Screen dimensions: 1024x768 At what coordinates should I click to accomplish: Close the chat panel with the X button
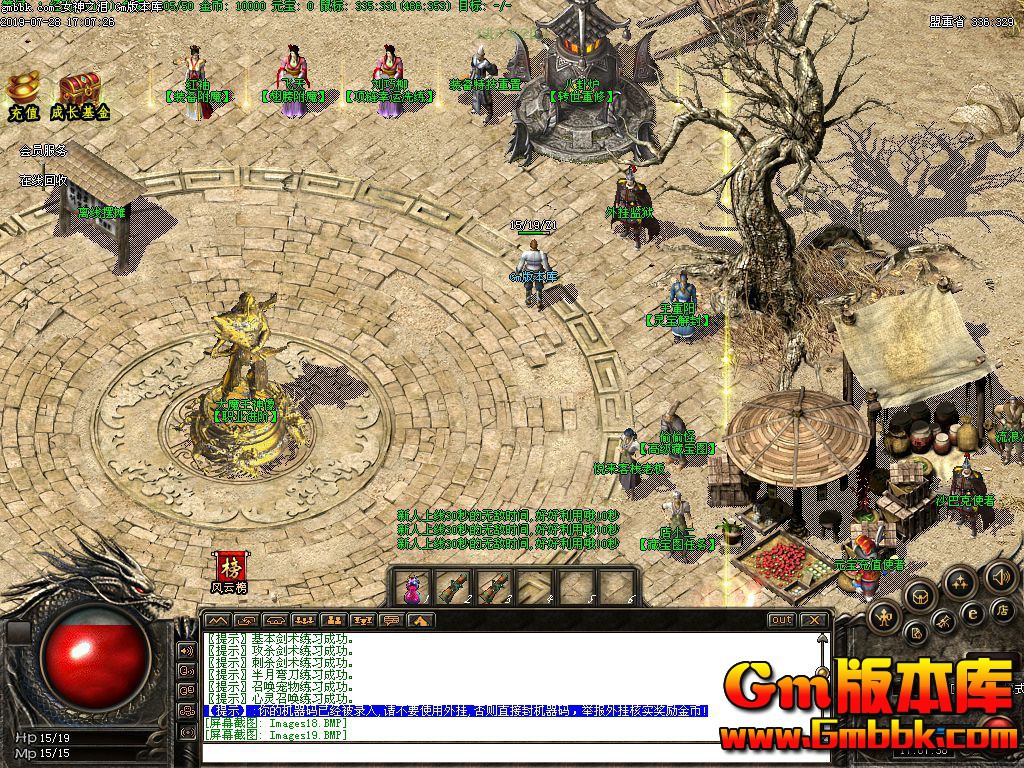point(814,620)
